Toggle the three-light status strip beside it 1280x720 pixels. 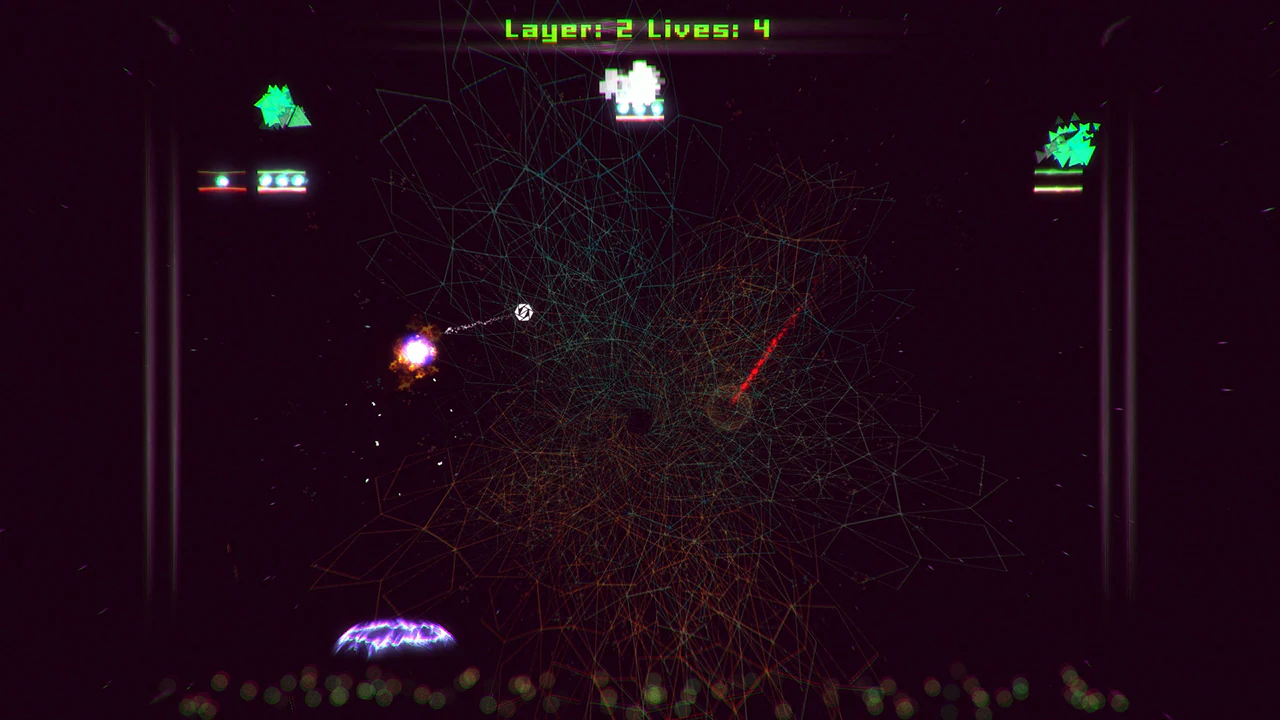tap(282, 180)
